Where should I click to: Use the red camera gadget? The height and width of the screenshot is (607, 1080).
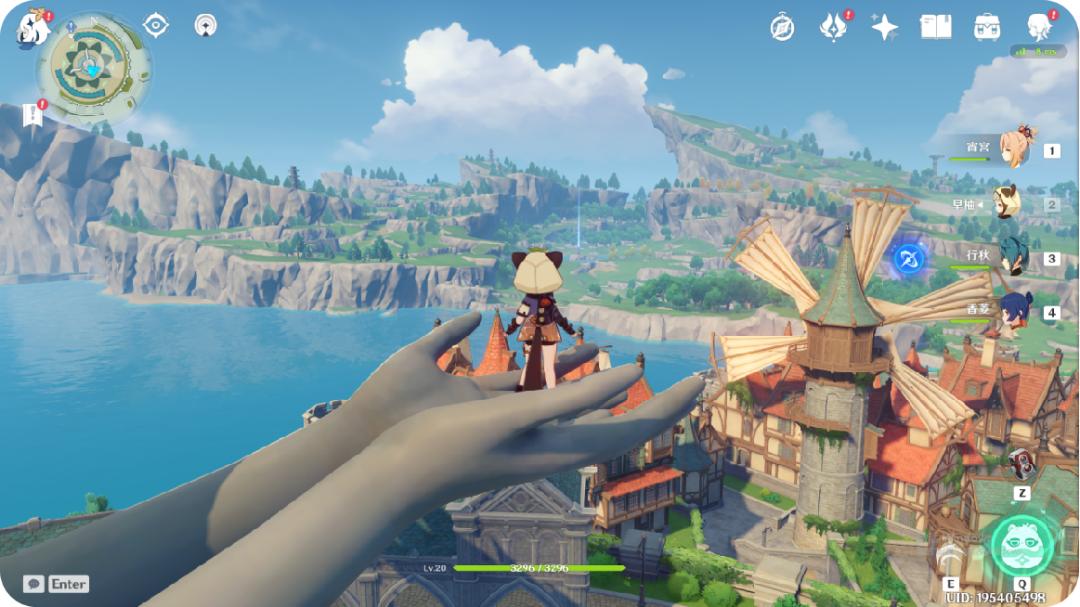tap(1021, 463)
